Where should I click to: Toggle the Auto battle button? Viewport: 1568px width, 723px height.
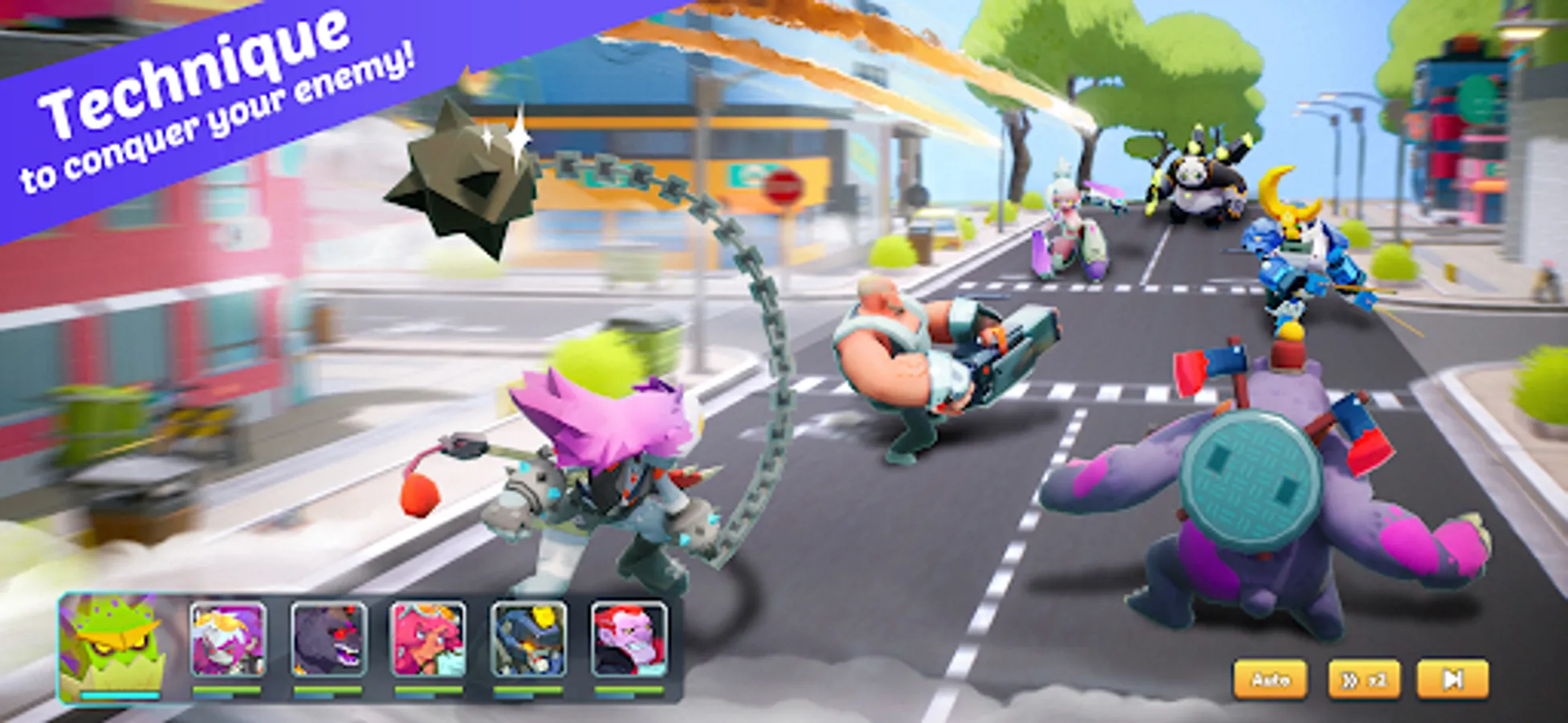coord(1270,680)
